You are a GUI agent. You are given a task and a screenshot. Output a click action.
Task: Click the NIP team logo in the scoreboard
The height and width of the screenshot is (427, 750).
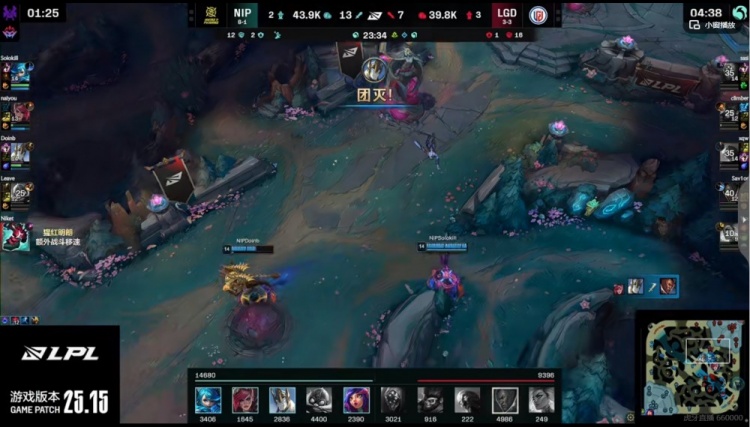pos(212,15)
